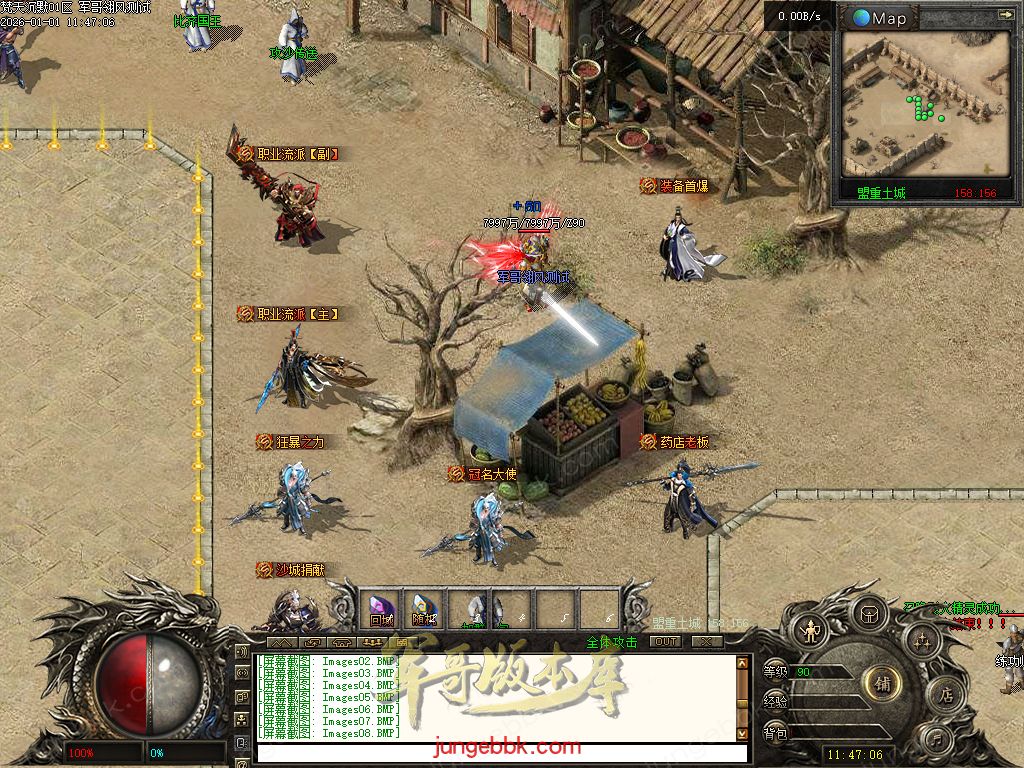Close the chat with the X button

point(707,642)
